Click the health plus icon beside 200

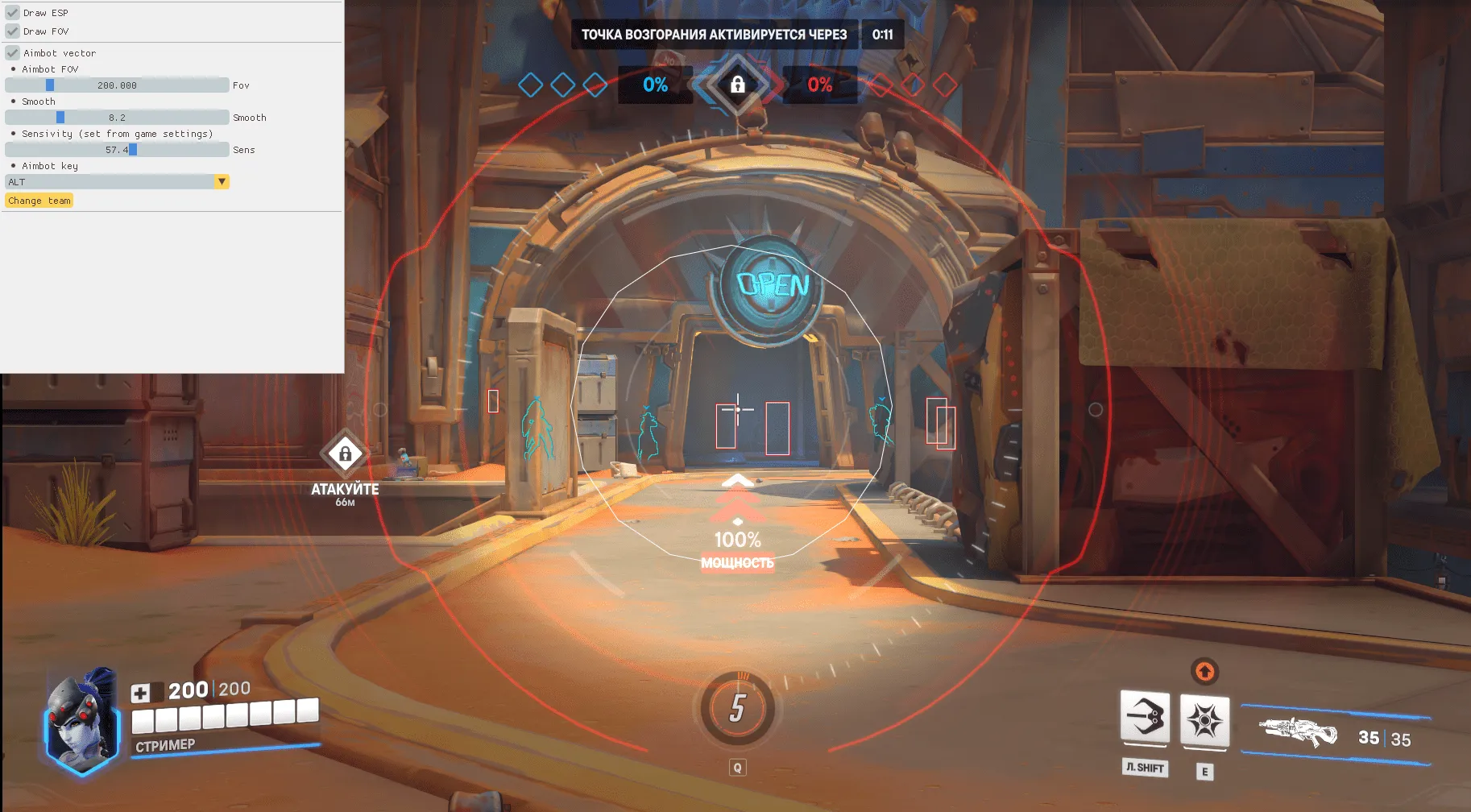pyautogui.click(x=141, y=690)
